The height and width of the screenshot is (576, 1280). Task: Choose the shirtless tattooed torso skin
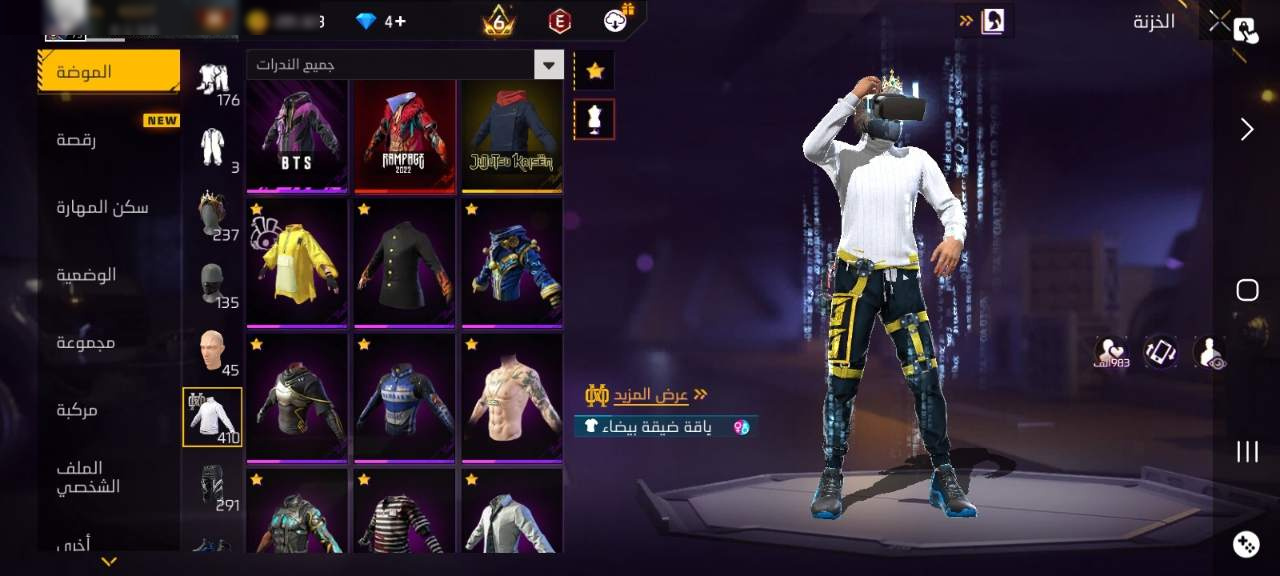[x=511, y=397]
